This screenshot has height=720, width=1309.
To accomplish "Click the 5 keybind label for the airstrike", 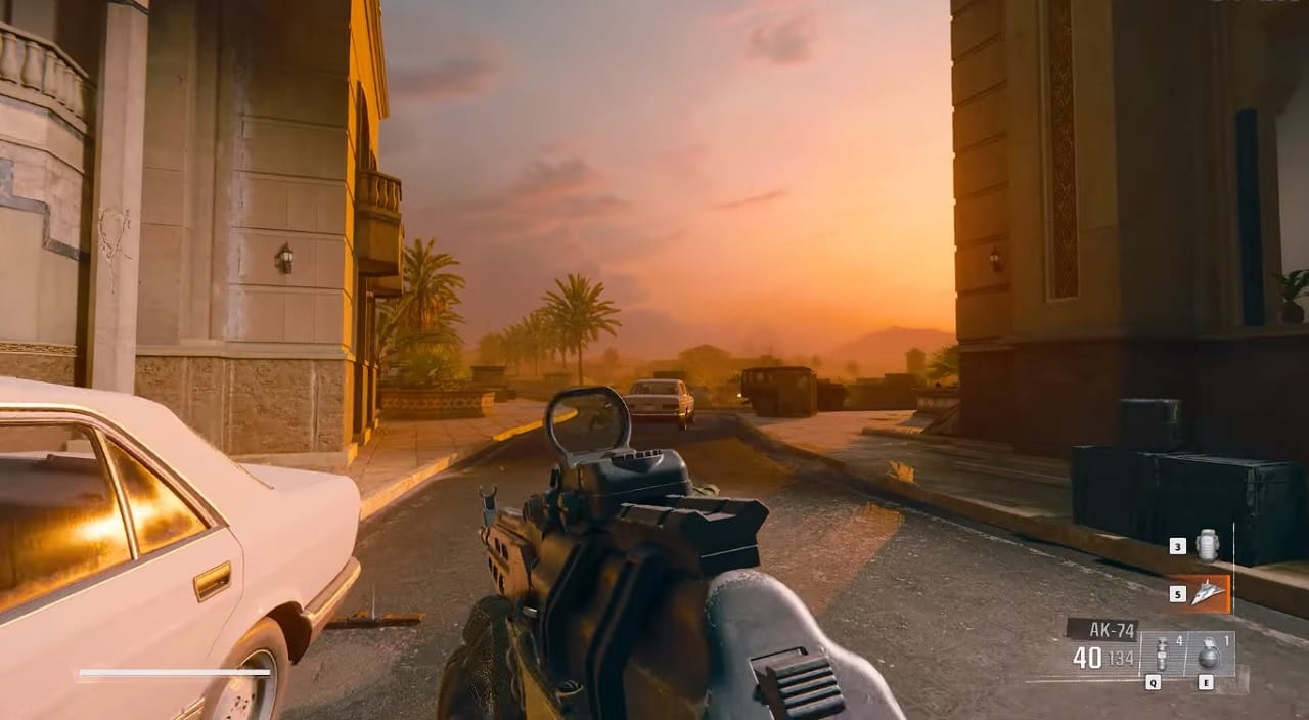I will click(1178, 594).
